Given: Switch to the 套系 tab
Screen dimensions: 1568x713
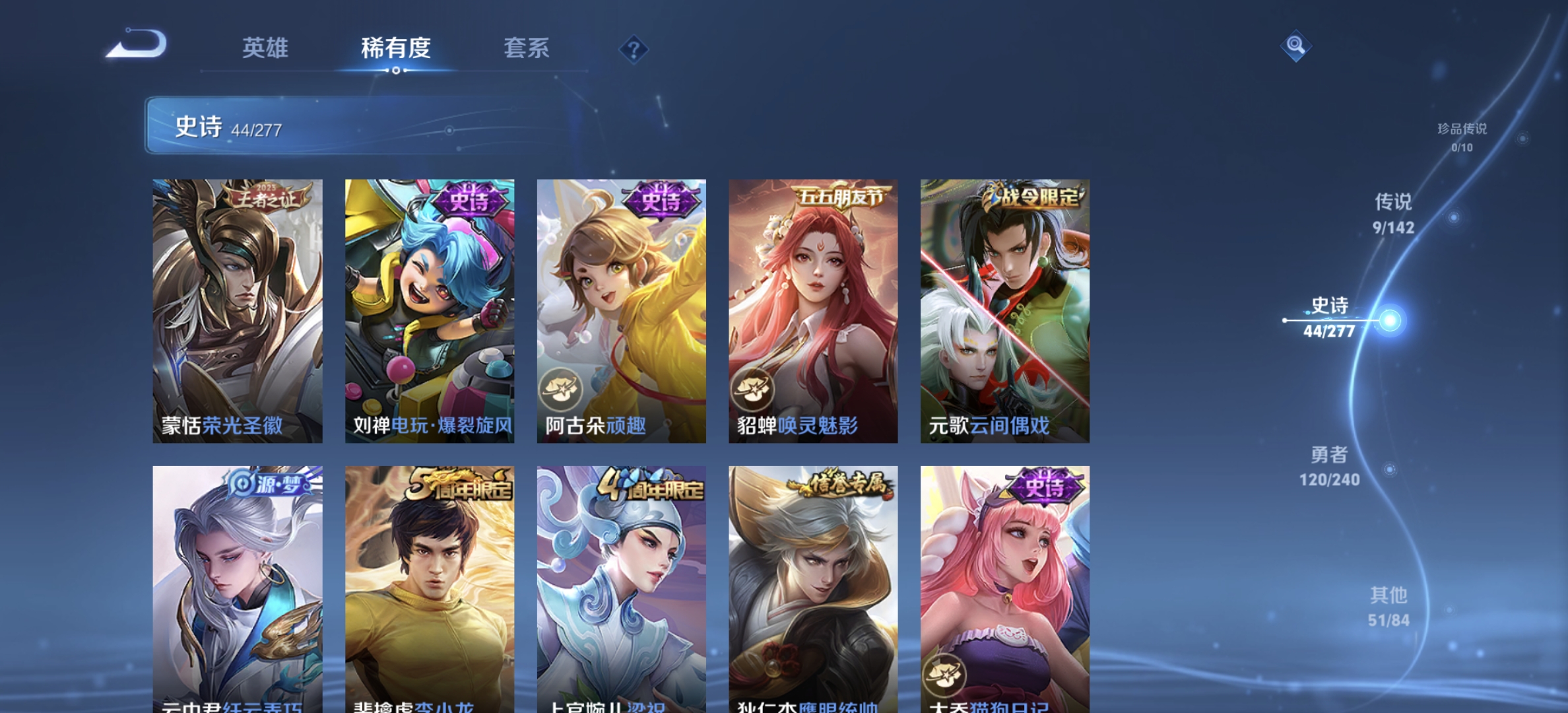Looking at the screenshot, I should point(529,48).
